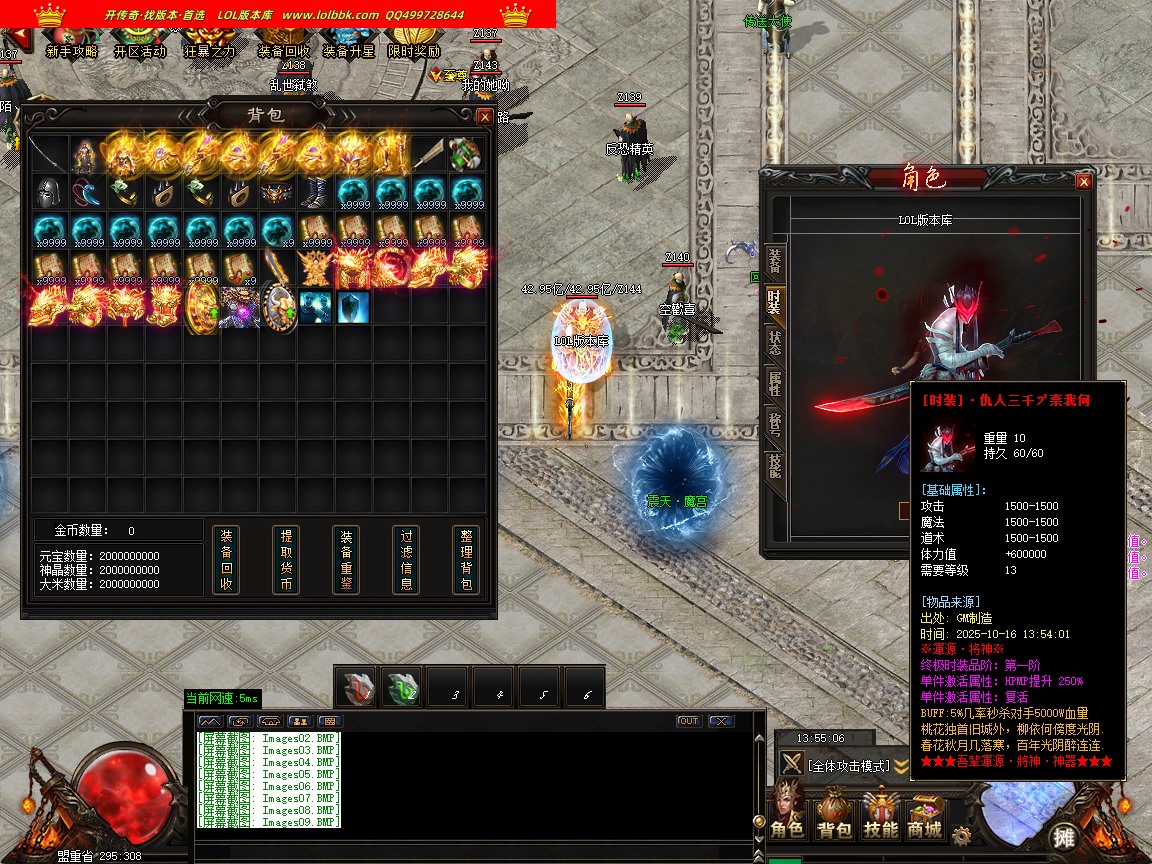Open the 商城 shop from the bottom bar
1152x864 pixels.
pos(925,817)
